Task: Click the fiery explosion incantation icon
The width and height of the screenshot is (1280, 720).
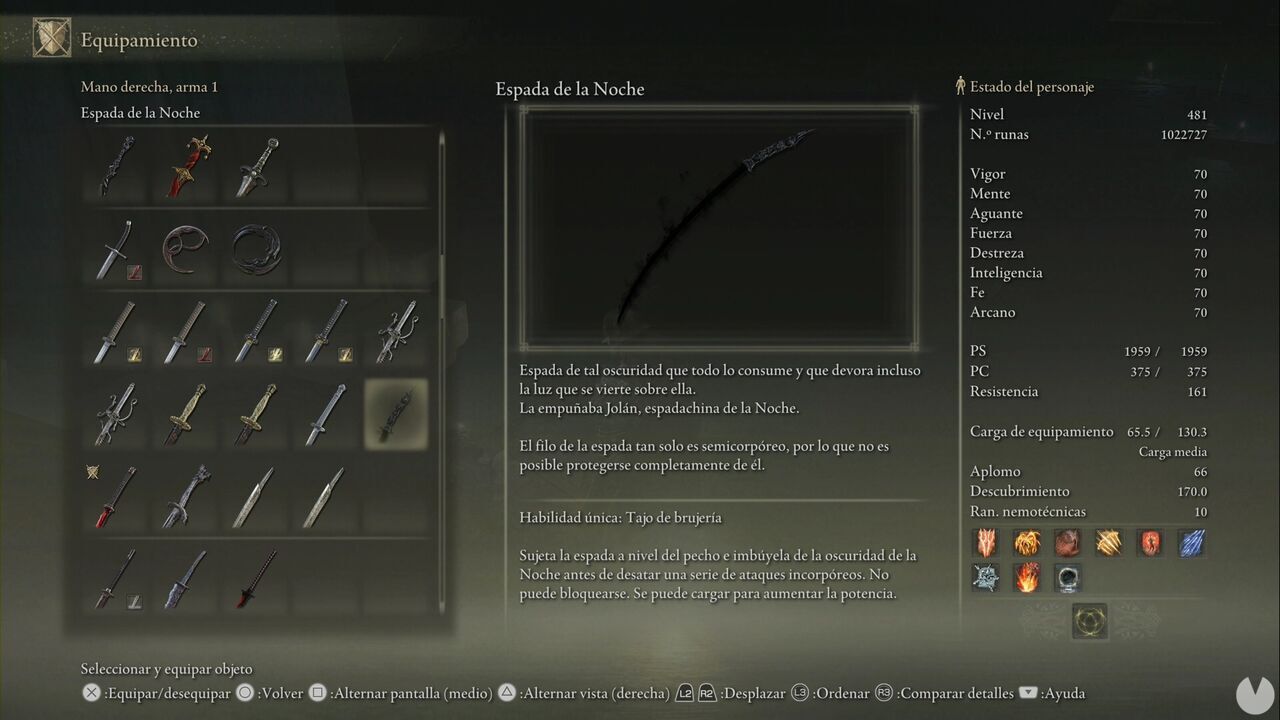Action: (x=1027, y=578)
